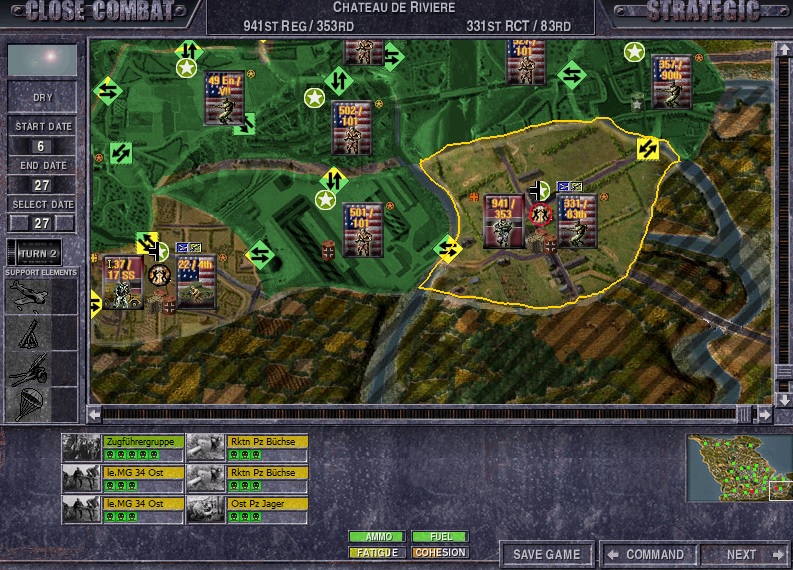793x570 pixels.
Task: Open the strategic minimap overview
Action: point(735,467)
